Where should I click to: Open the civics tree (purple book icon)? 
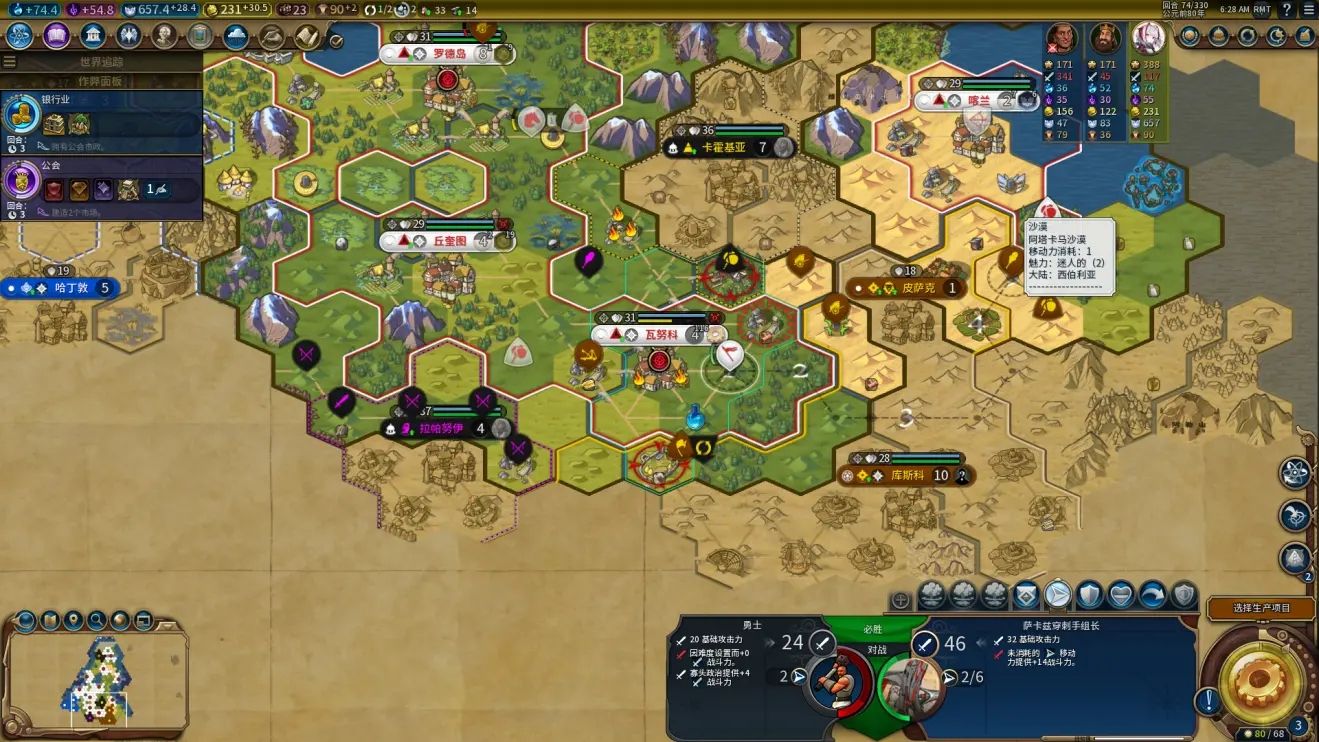(x=56, y=36)
